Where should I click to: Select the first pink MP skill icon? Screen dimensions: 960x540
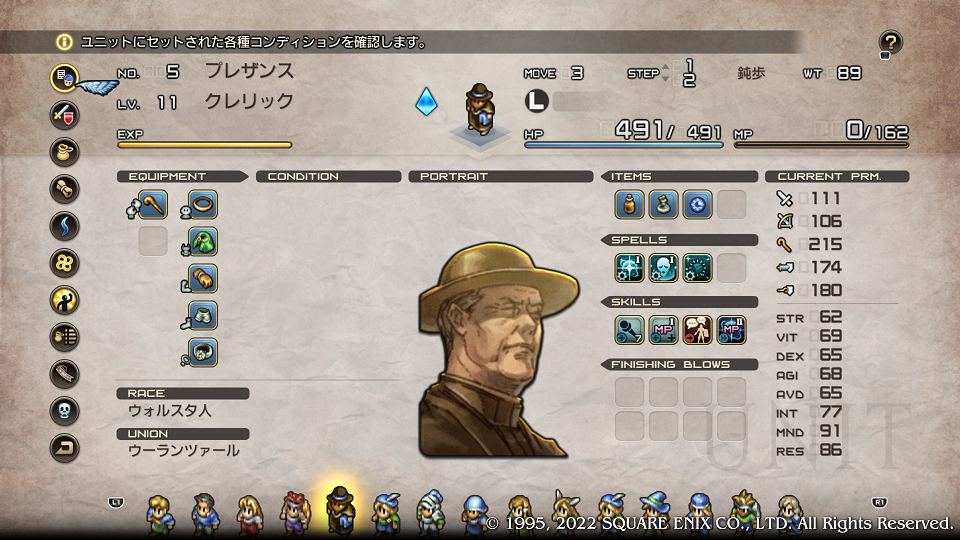pos(663,329)
